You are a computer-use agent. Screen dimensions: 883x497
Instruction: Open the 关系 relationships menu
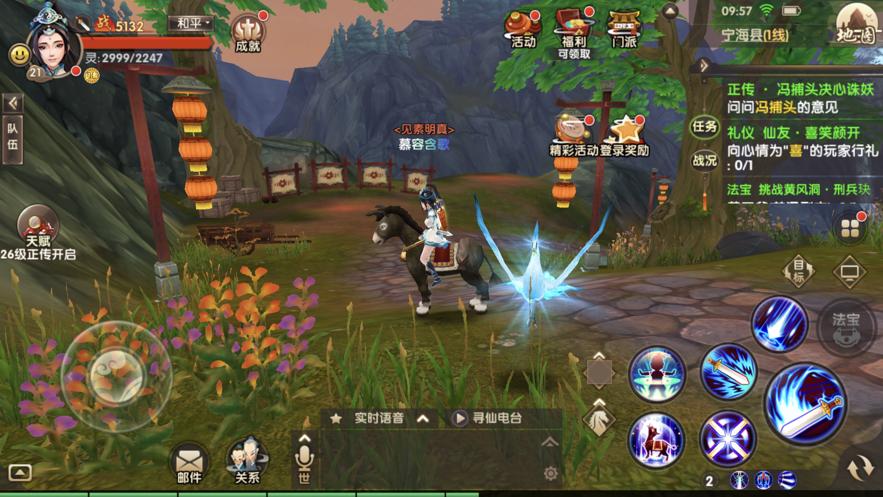pos(246,461)
